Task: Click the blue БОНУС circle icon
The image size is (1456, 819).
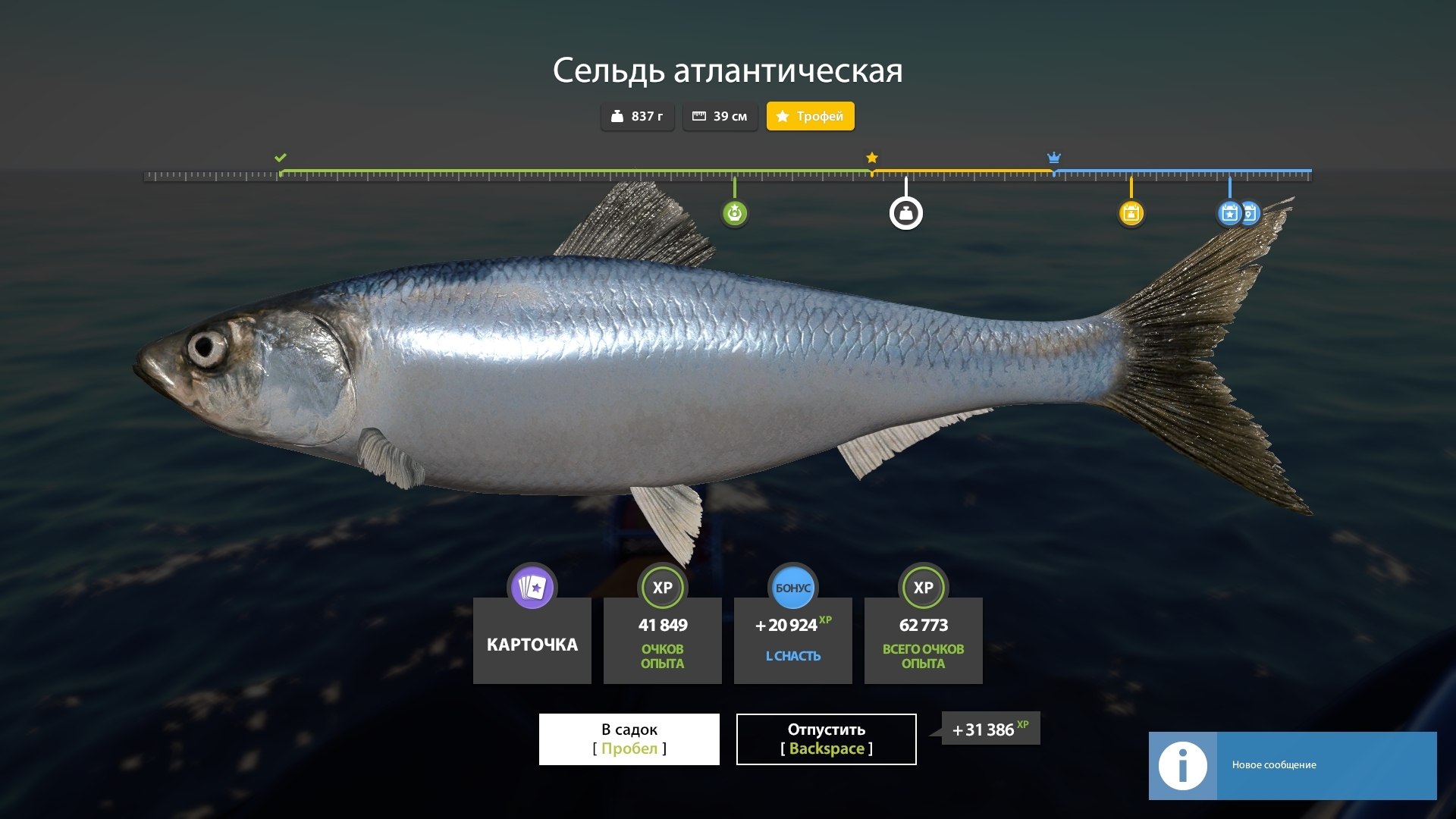Action: (792, 587)
